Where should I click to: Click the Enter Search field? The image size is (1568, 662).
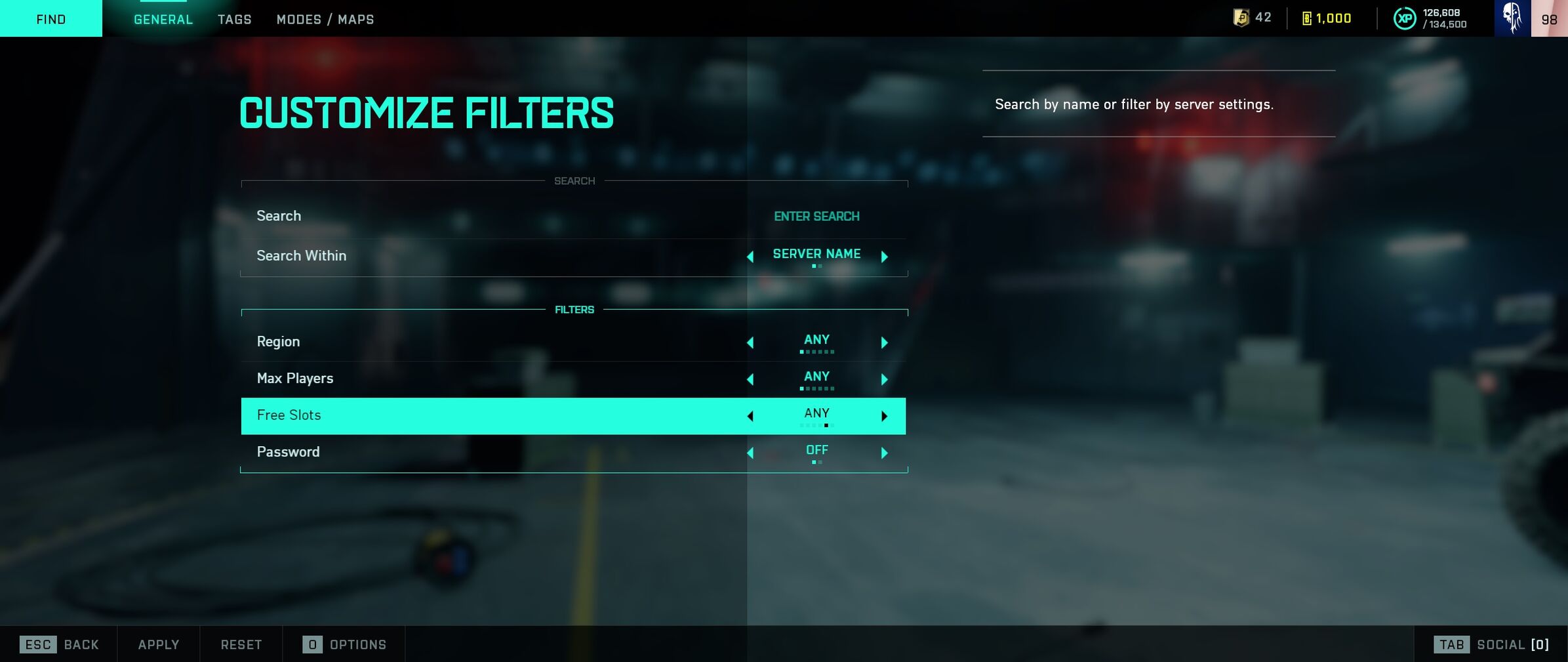816,217
